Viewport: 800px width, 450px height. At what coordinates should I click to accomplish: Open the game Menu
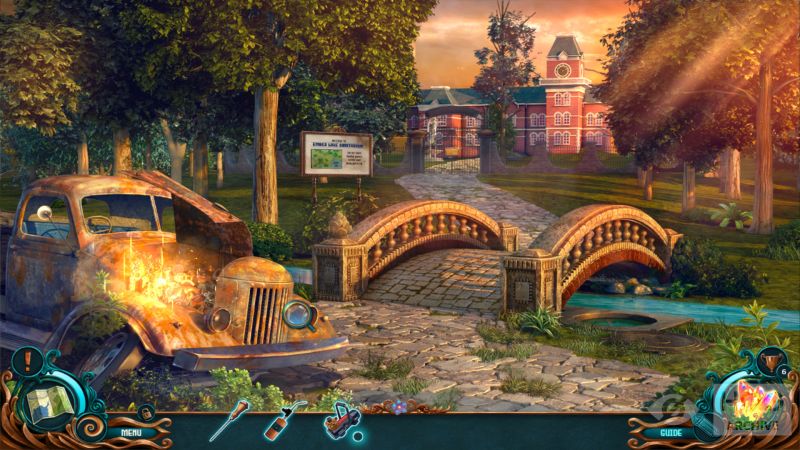[131, 433]
